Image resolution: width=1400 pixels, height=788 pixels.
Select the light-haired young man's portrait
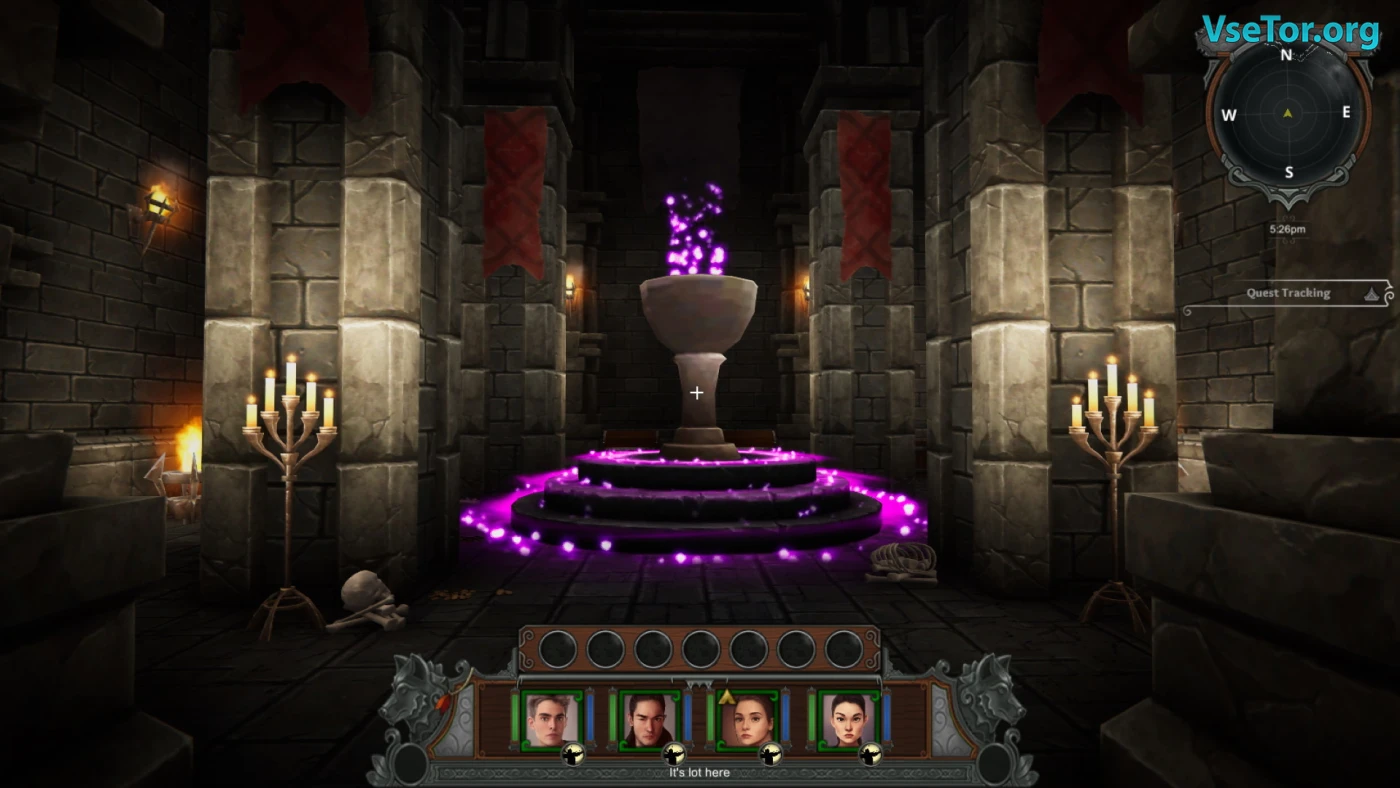pos(551,719)
